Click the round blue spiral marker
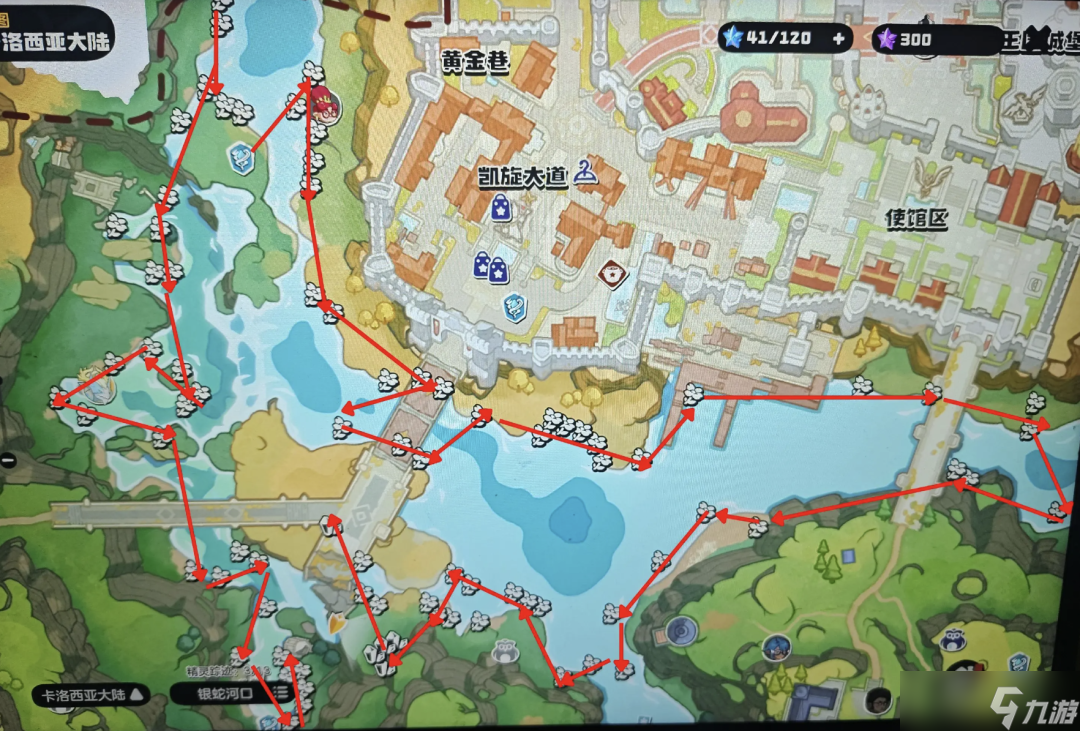 coord(681,631)
